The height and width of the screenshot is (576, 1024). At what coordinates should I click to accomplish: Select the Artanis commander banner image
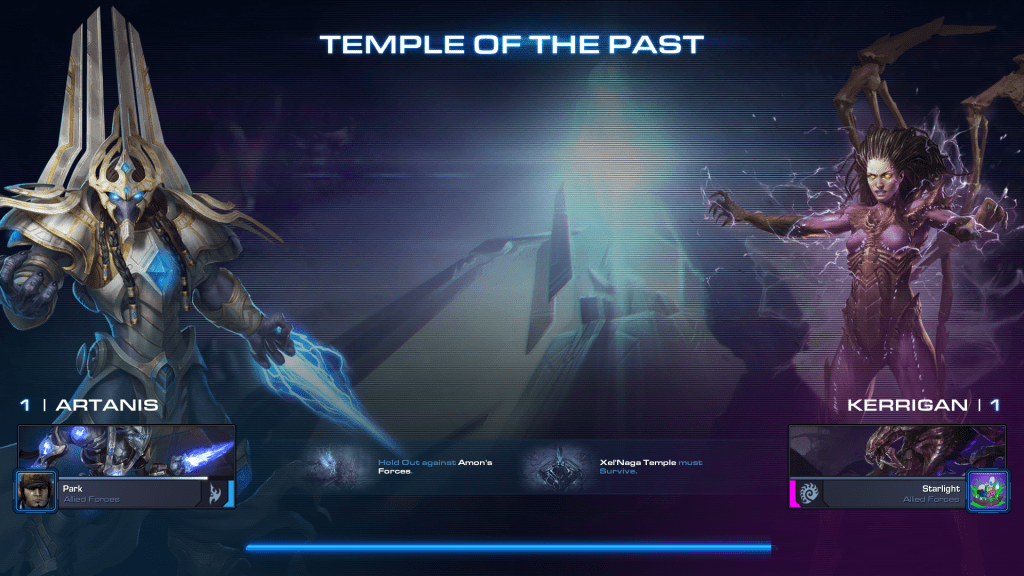pos(126,450)
